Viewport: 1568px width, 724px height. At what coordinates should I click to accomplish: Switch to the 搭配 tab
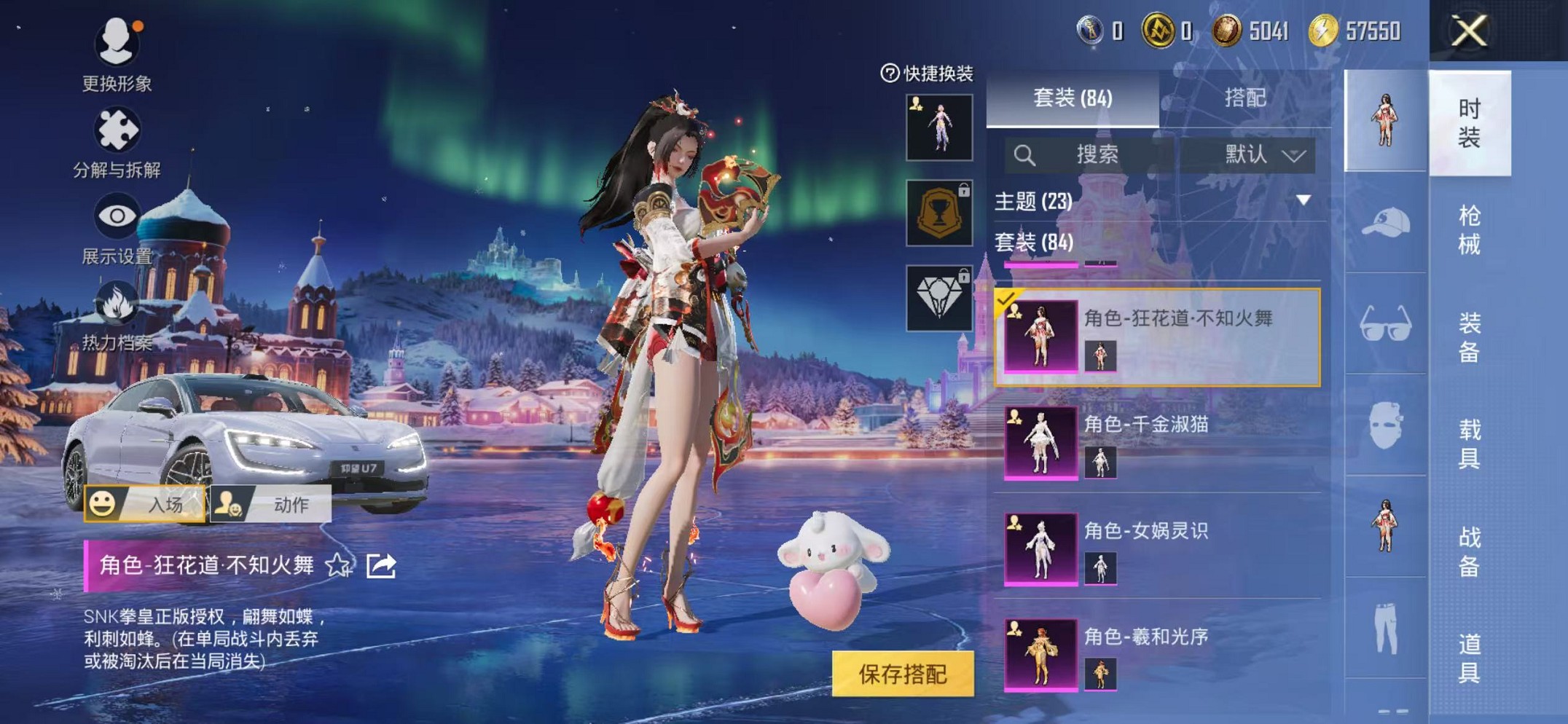[x=1244, y=98]
